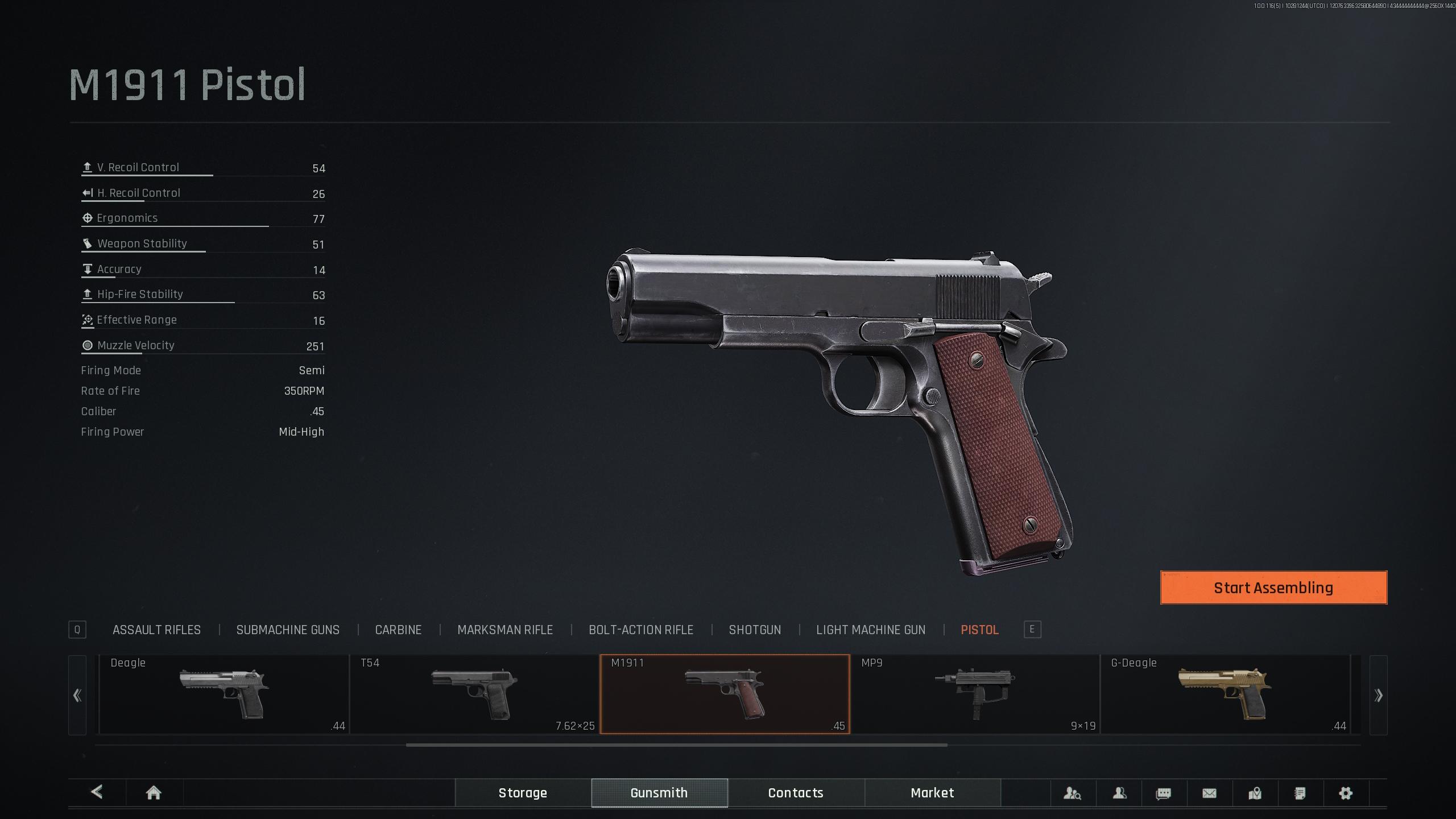Select the MP9 weapon tile

975,694
